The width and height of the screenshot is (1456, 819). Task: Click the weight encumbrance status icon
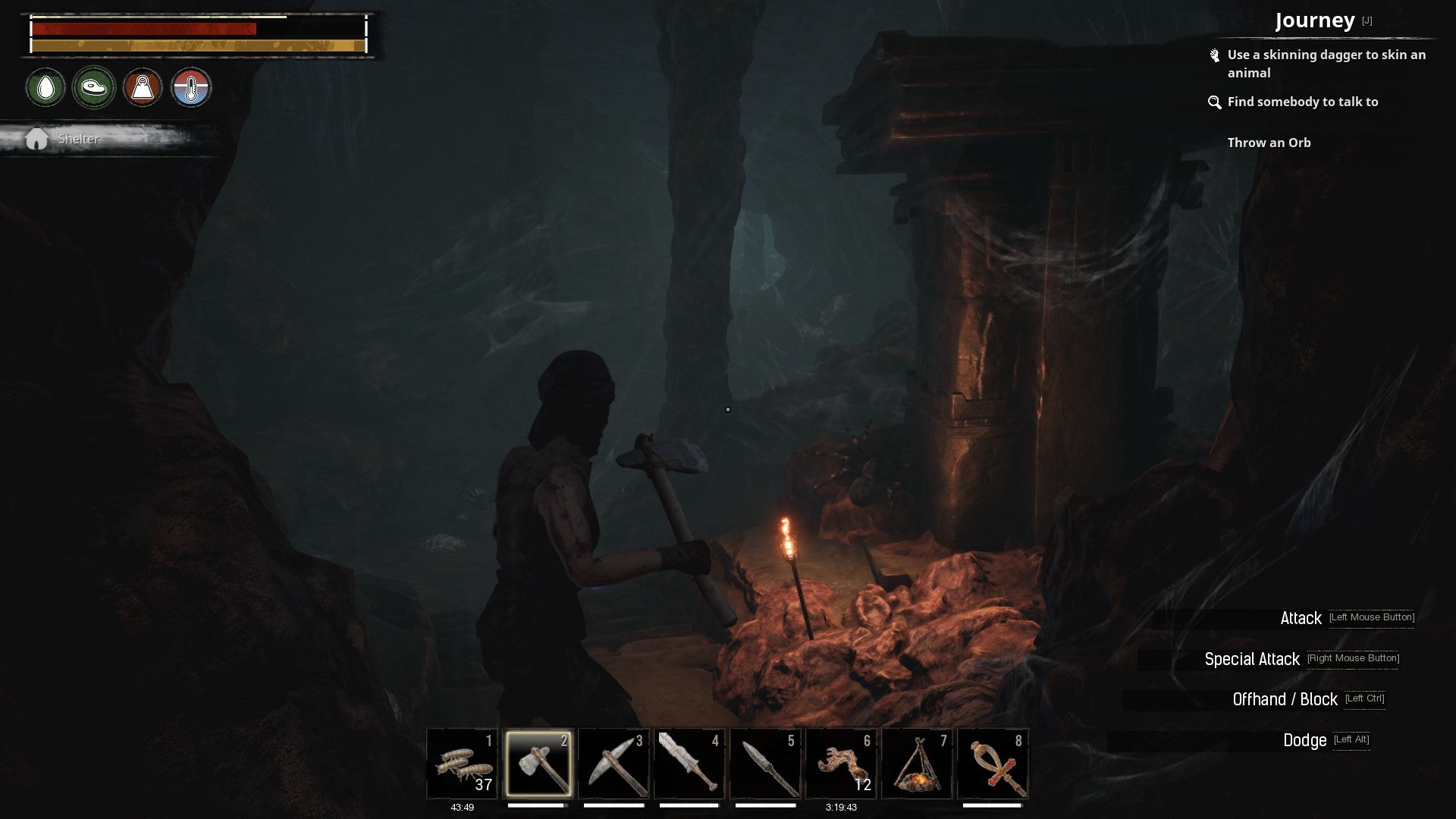(x=143, y=87)
